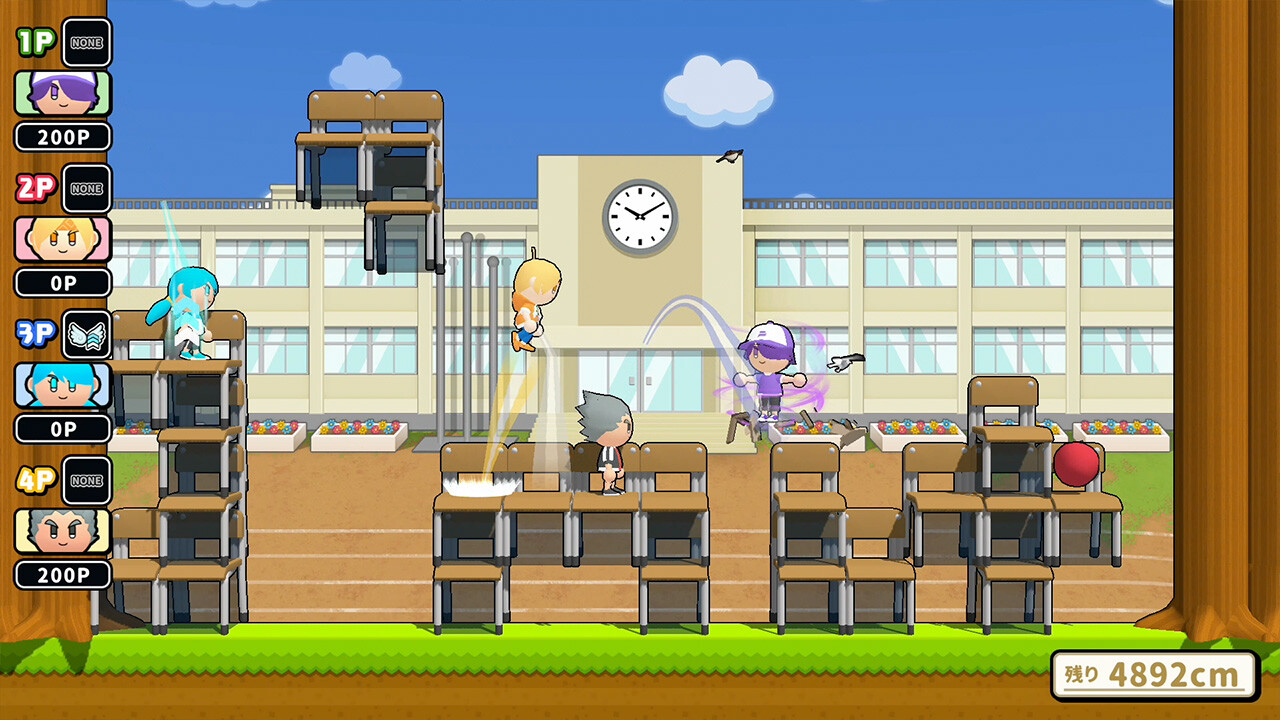Click 3P's 0P score badge
Screen dimensions: 1280x720
63,428
